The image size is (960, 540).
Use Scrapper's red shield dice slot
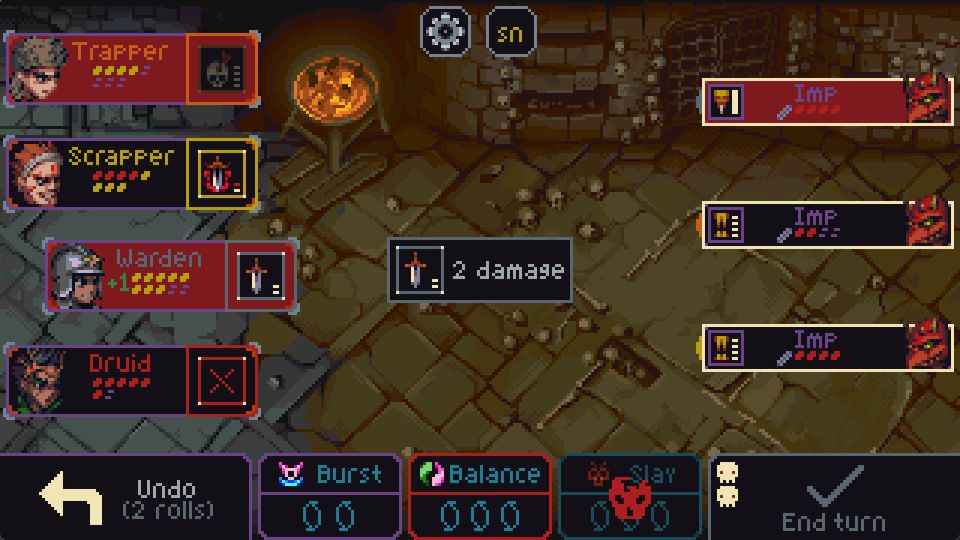click(x=221, y=173)
